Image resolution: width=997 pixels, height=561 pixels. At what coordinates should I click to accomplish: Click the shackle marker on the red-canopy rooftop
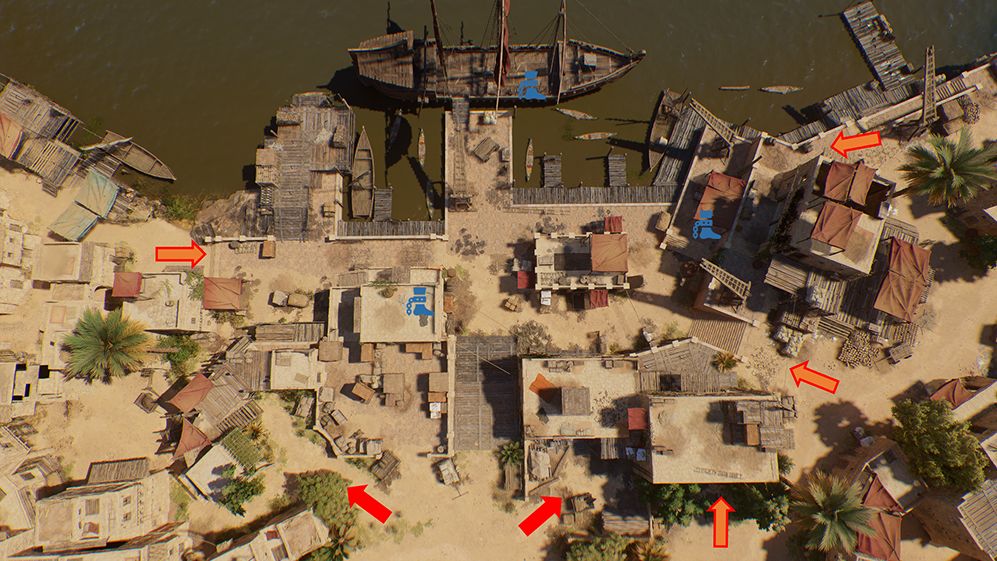(706, 225)
